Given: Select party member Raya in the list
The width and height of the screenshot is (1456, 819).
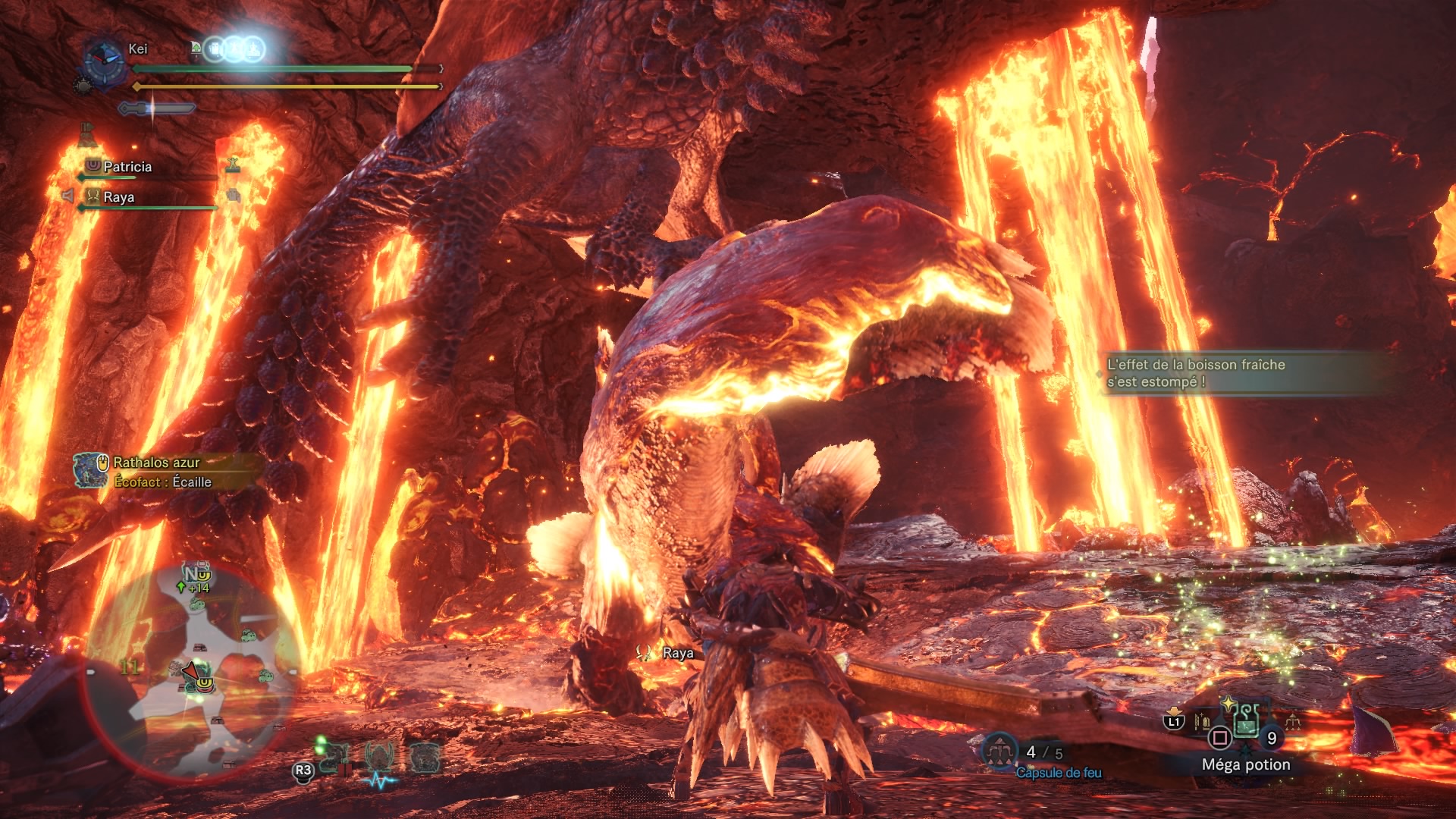Looking at the screenshot, I should (118, 197).
